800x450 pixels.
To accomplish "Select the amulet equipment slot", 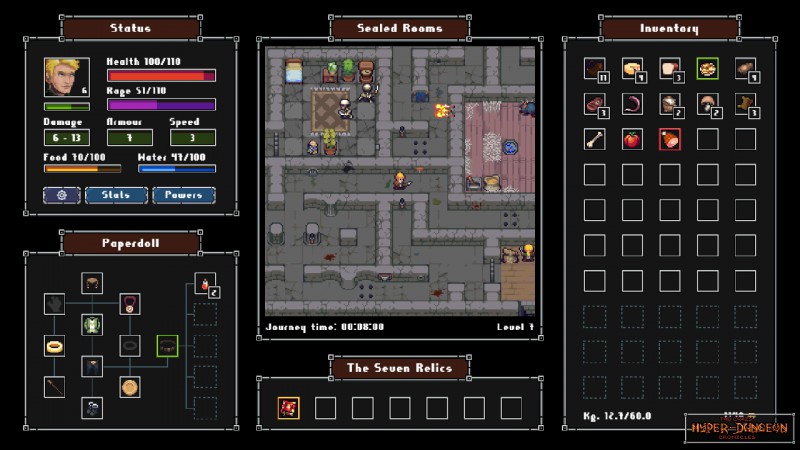I will point(130,303).
